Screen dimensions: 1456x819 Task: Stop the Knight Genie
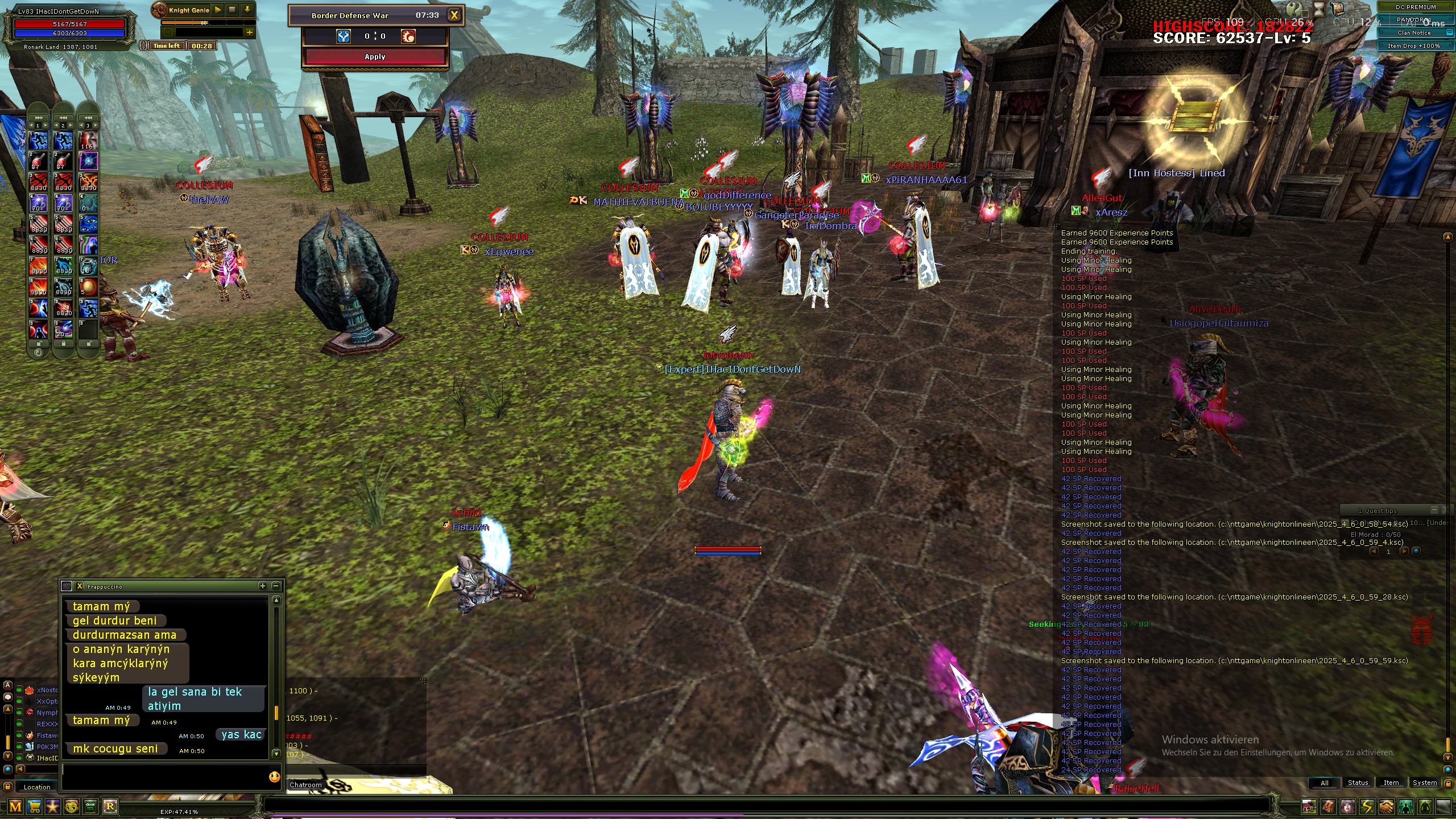232,10
